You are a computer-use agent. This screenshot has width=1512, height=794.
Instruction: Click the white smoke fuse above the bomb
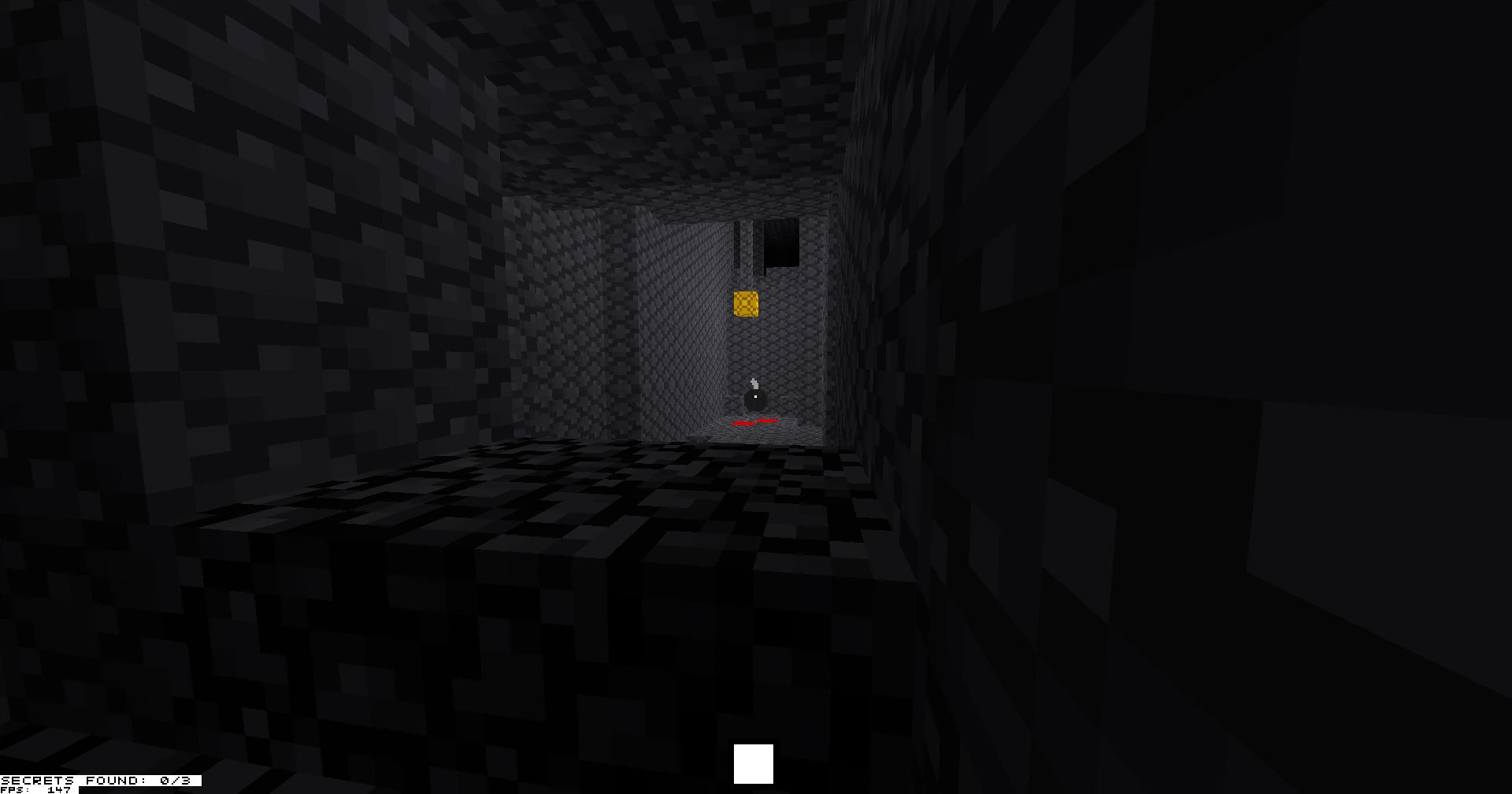coord(754,383)
